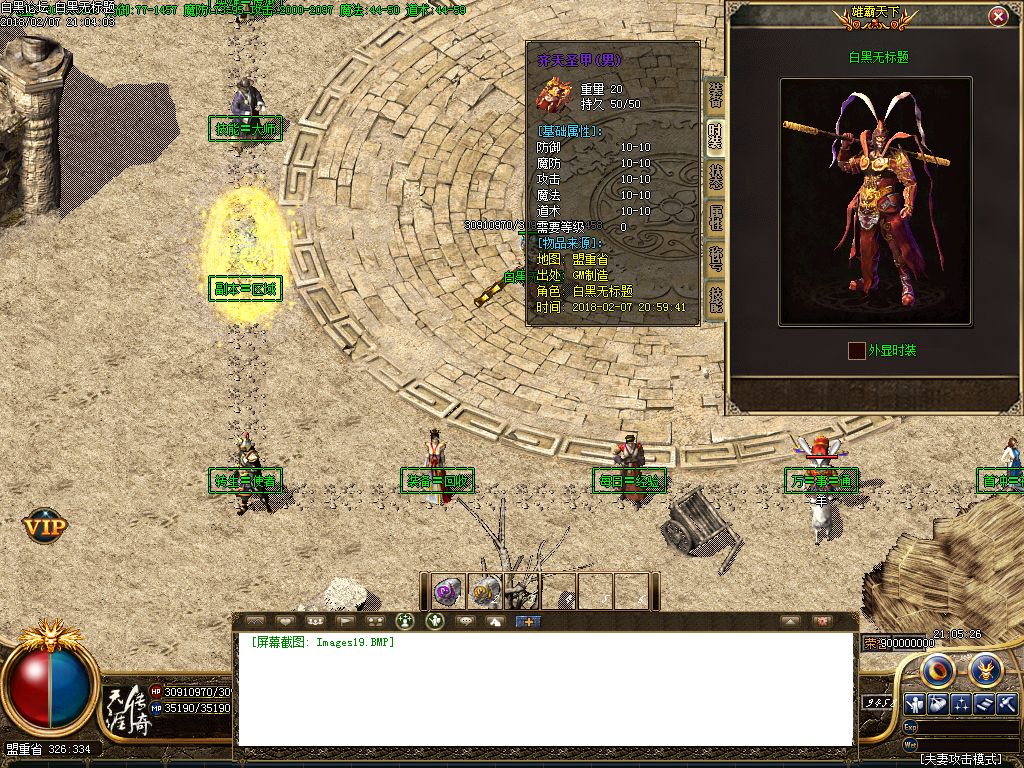This screenshot has width=1024, height=768.
Task: Toggle the 外显时装 checkbox
Action: click(x=856, y=351)
